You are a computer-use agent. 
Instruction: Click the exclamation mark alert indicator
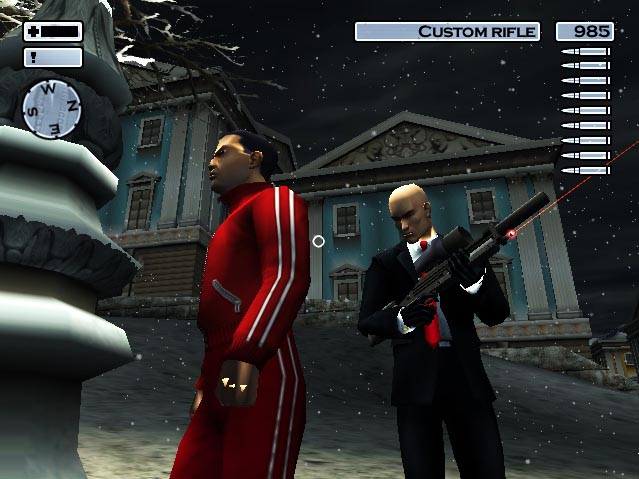[x=53, y=57]
